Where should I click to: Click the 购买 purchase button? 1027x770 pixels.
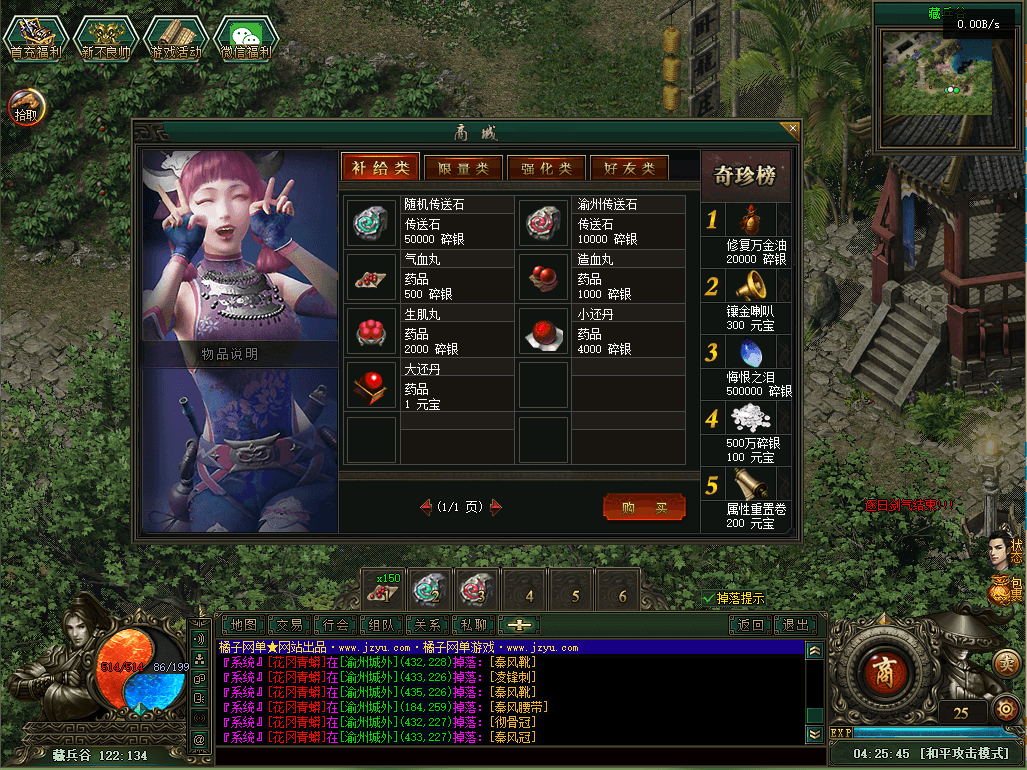(x=644, y=507)
